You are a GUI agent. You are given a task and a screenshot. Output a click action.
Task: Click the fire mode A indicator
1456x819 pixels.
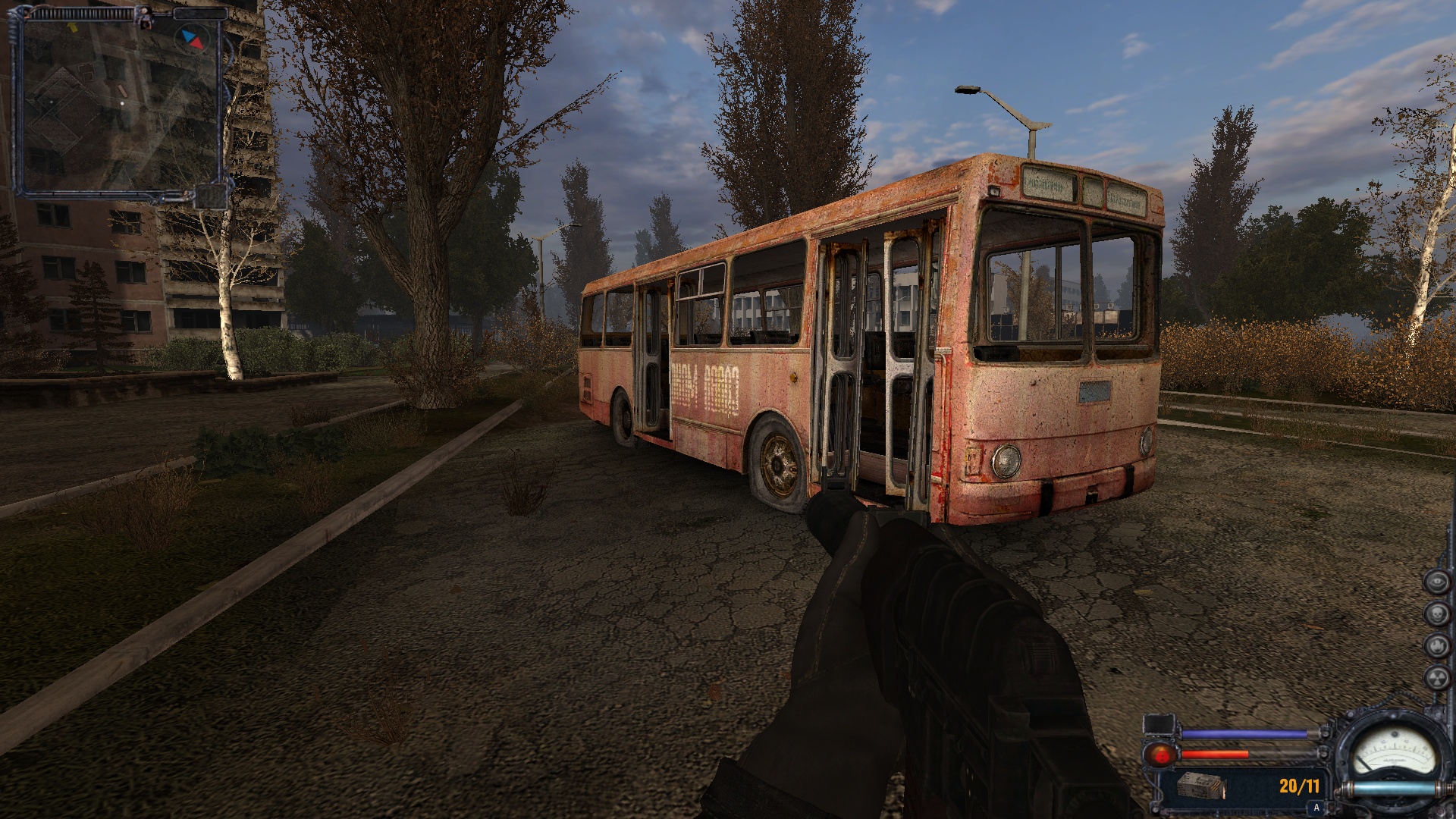pyautogui.click(x=1316, y=808)
